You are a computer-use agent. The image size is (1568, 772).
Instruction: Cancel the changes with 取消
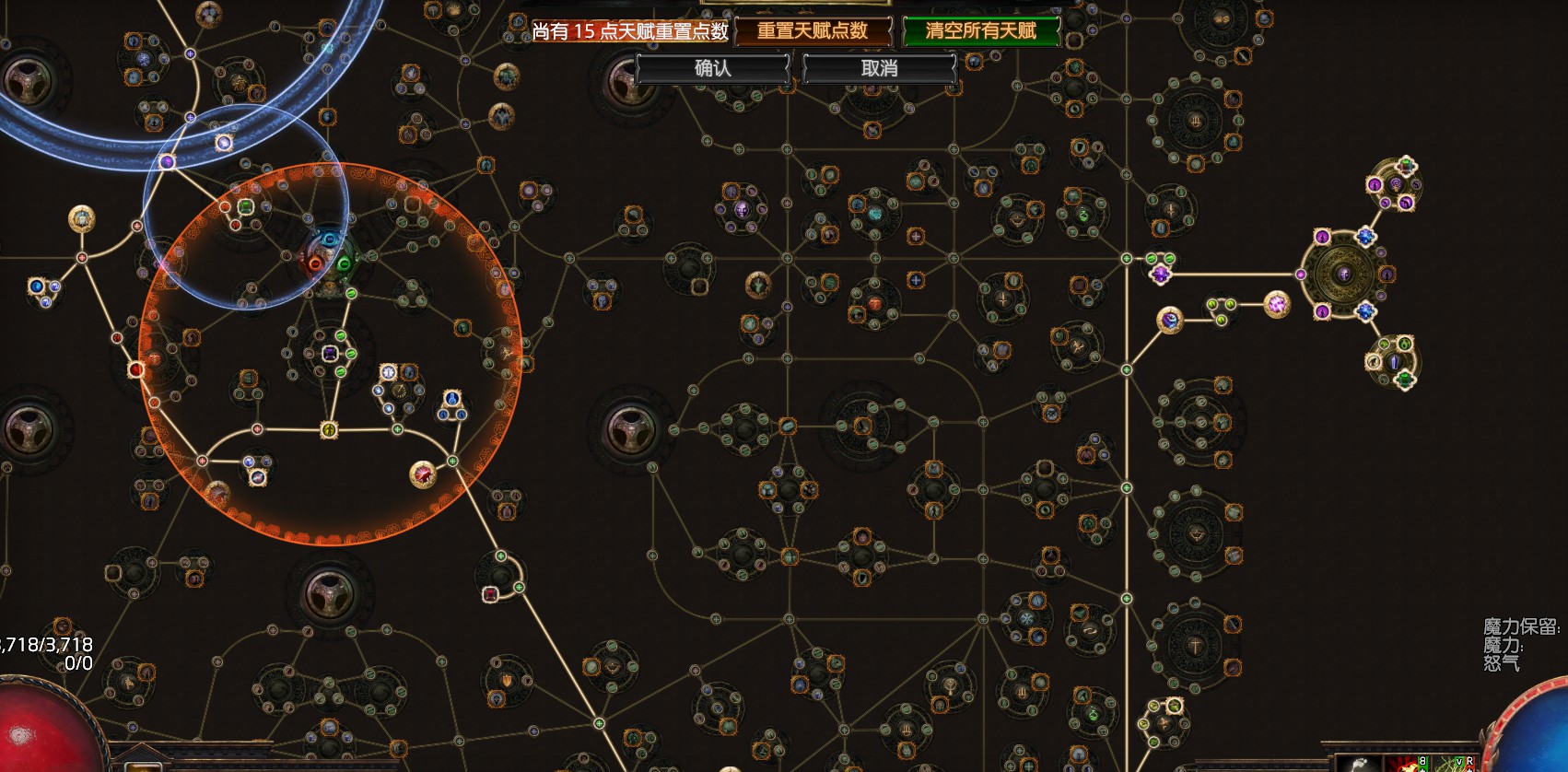(x=879, y=68)
